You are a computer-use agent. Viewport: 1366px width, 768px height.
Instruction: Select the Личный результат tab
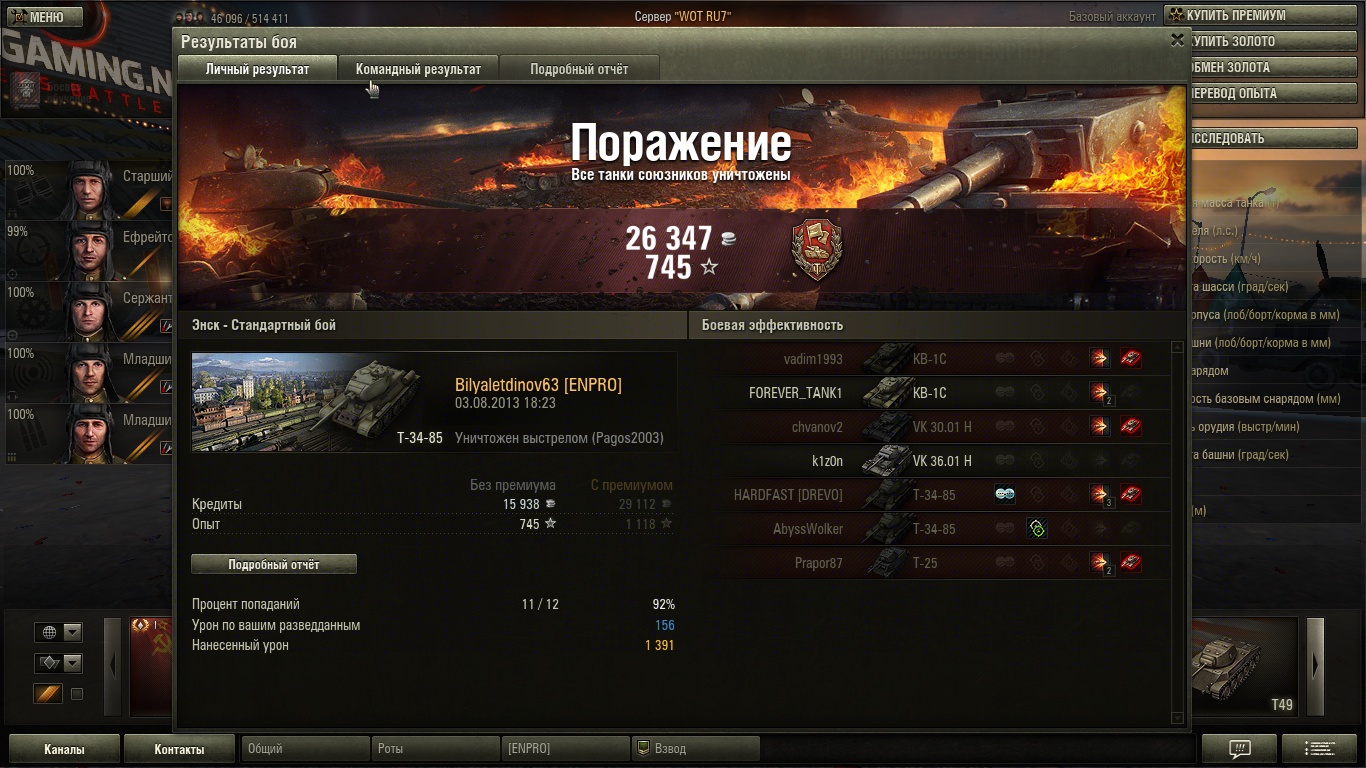[257, 69]
